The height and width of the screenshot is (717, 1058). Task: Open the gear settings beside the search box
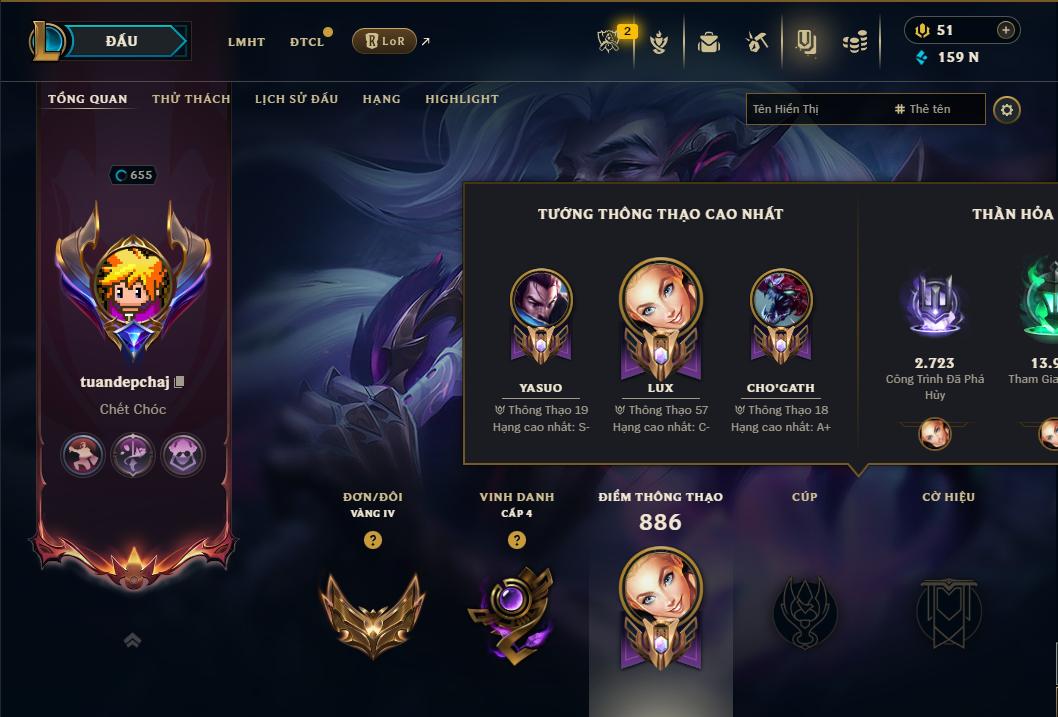[1007, 109]
